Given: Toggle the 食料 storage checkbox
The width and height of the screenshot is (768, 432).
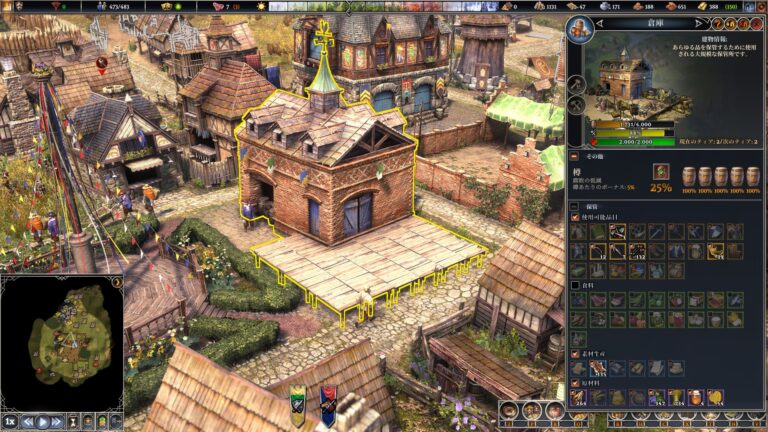Looking at the screenshot, I should pyautogui.click(x=574, y=285).
